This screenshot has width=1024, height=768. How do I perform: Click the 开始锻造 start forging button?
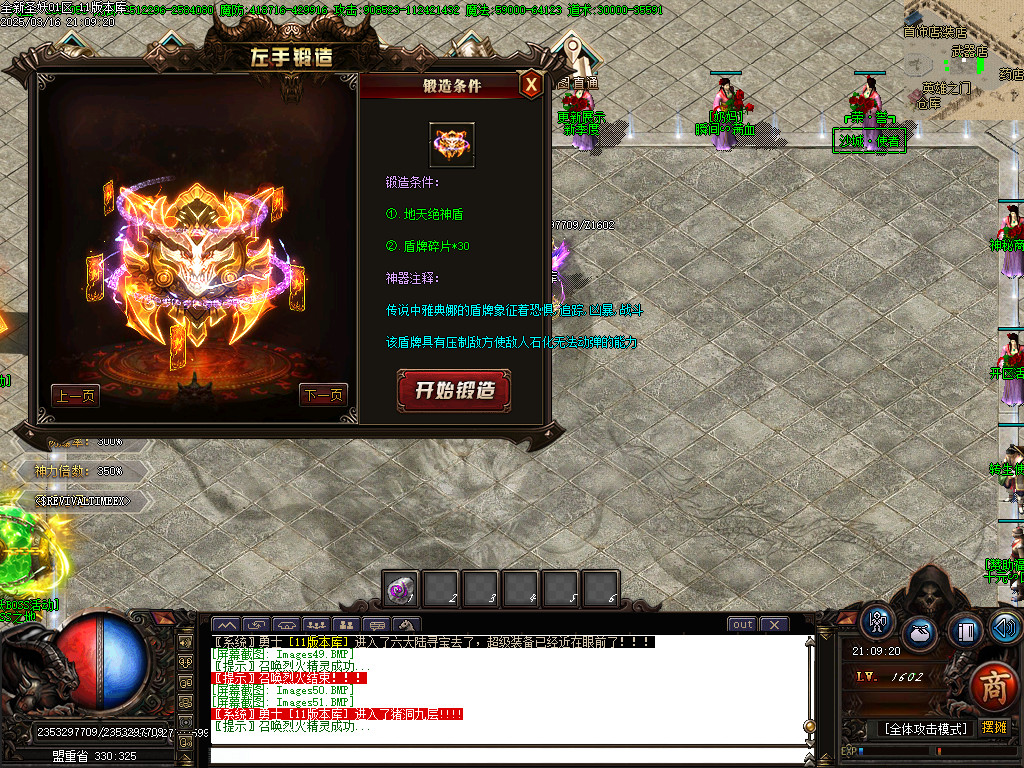[454, 390]
